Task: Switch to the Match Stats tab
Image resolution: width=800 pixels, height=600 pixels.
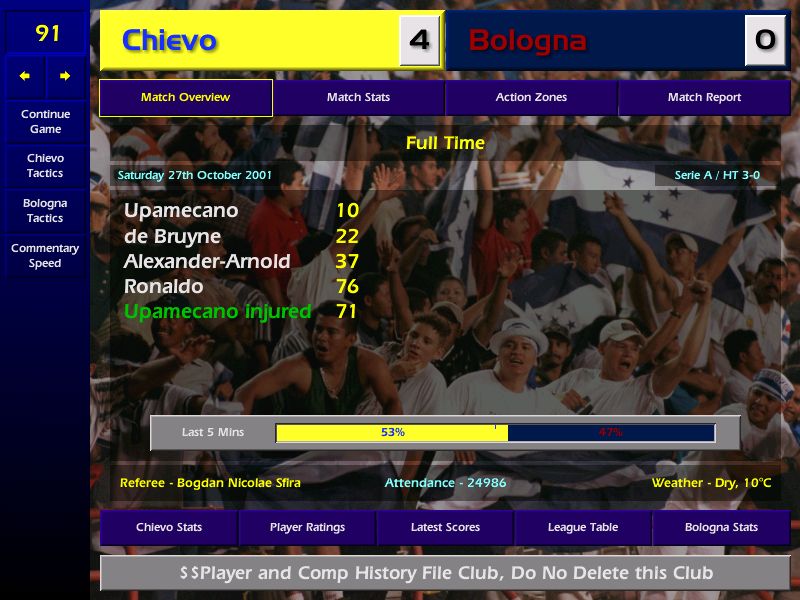Action: (358, 98)
